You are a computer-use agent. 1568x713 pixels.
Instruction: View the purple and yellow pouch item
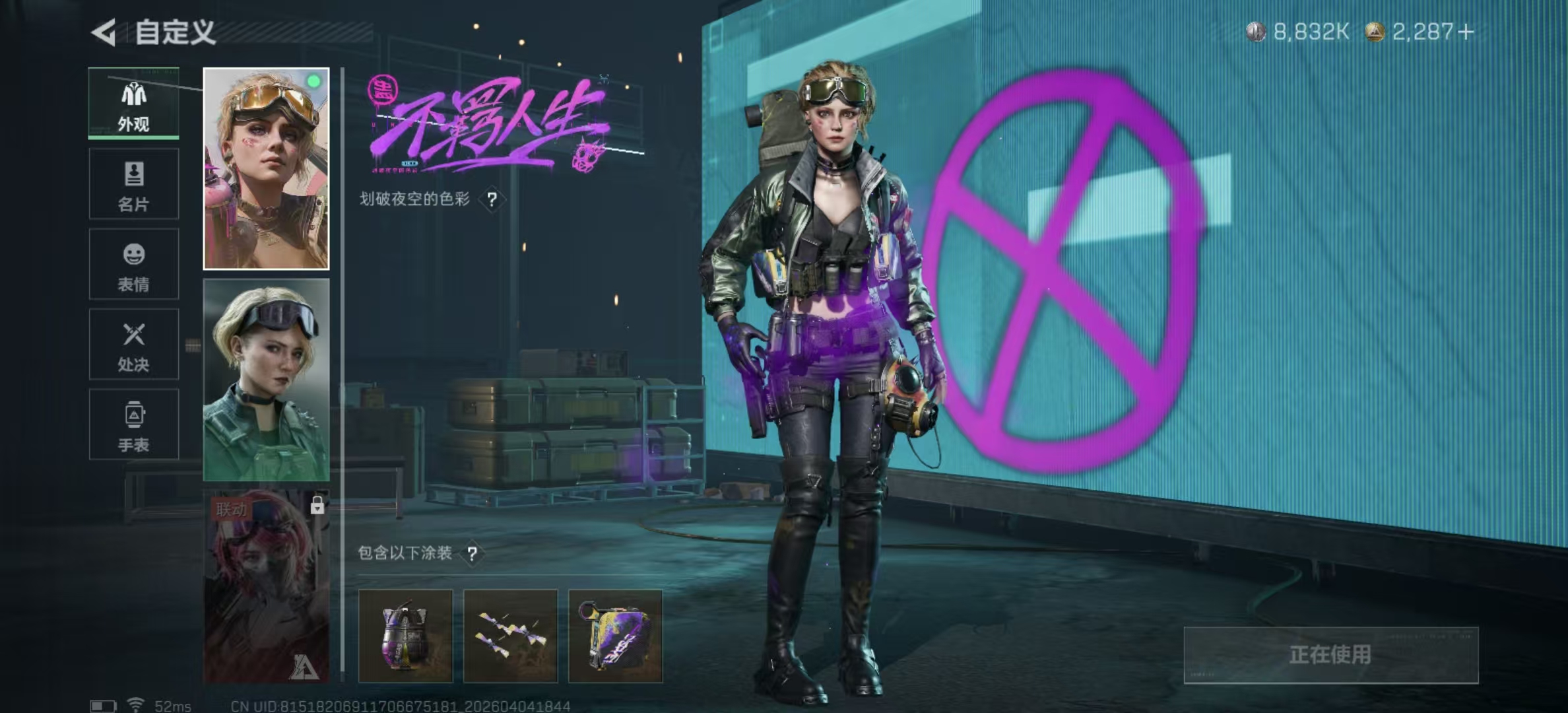[x=615, y=636]
